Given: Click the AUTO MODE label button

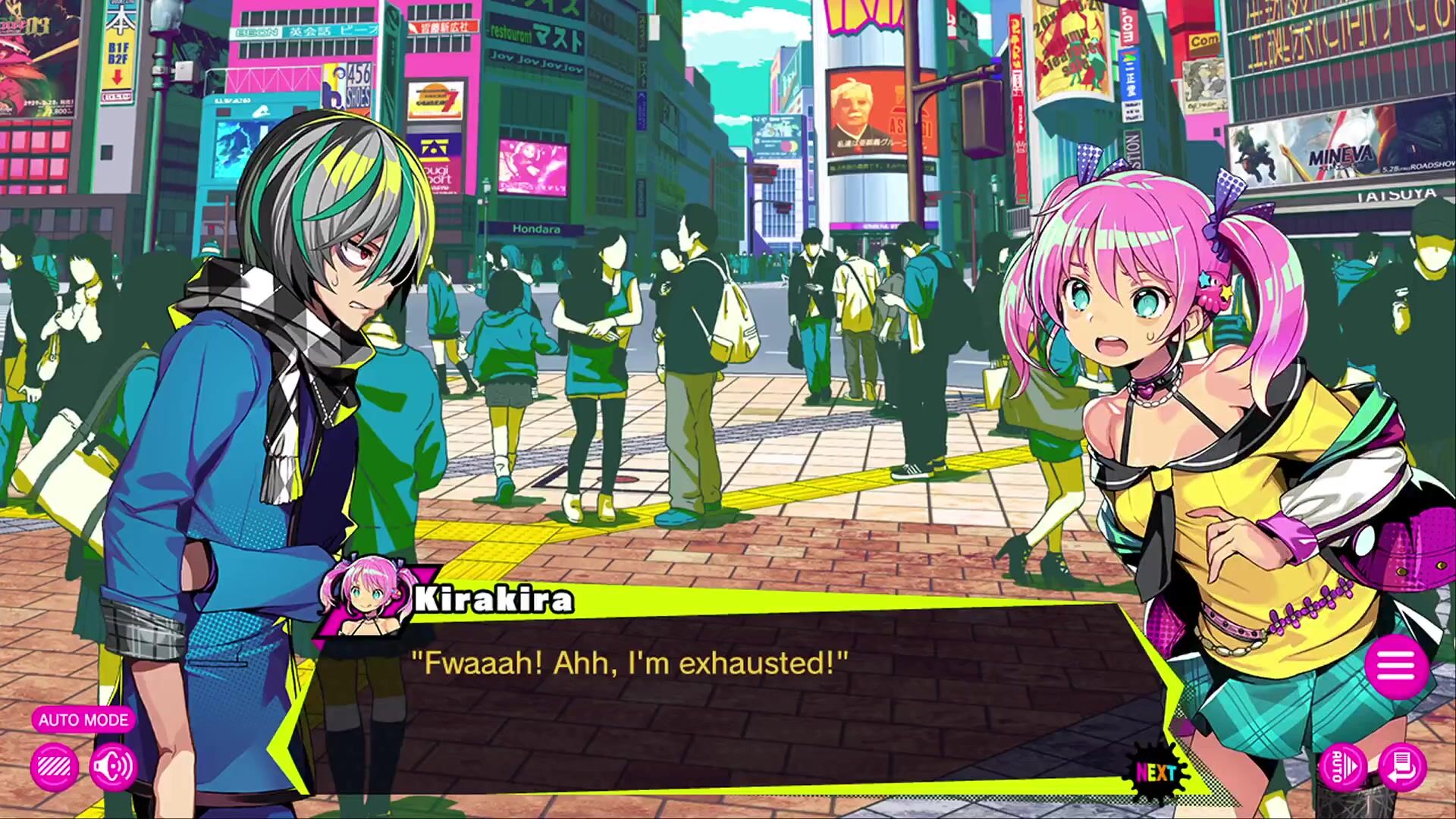Looking at the screenshot, I should tap(83, 720).
